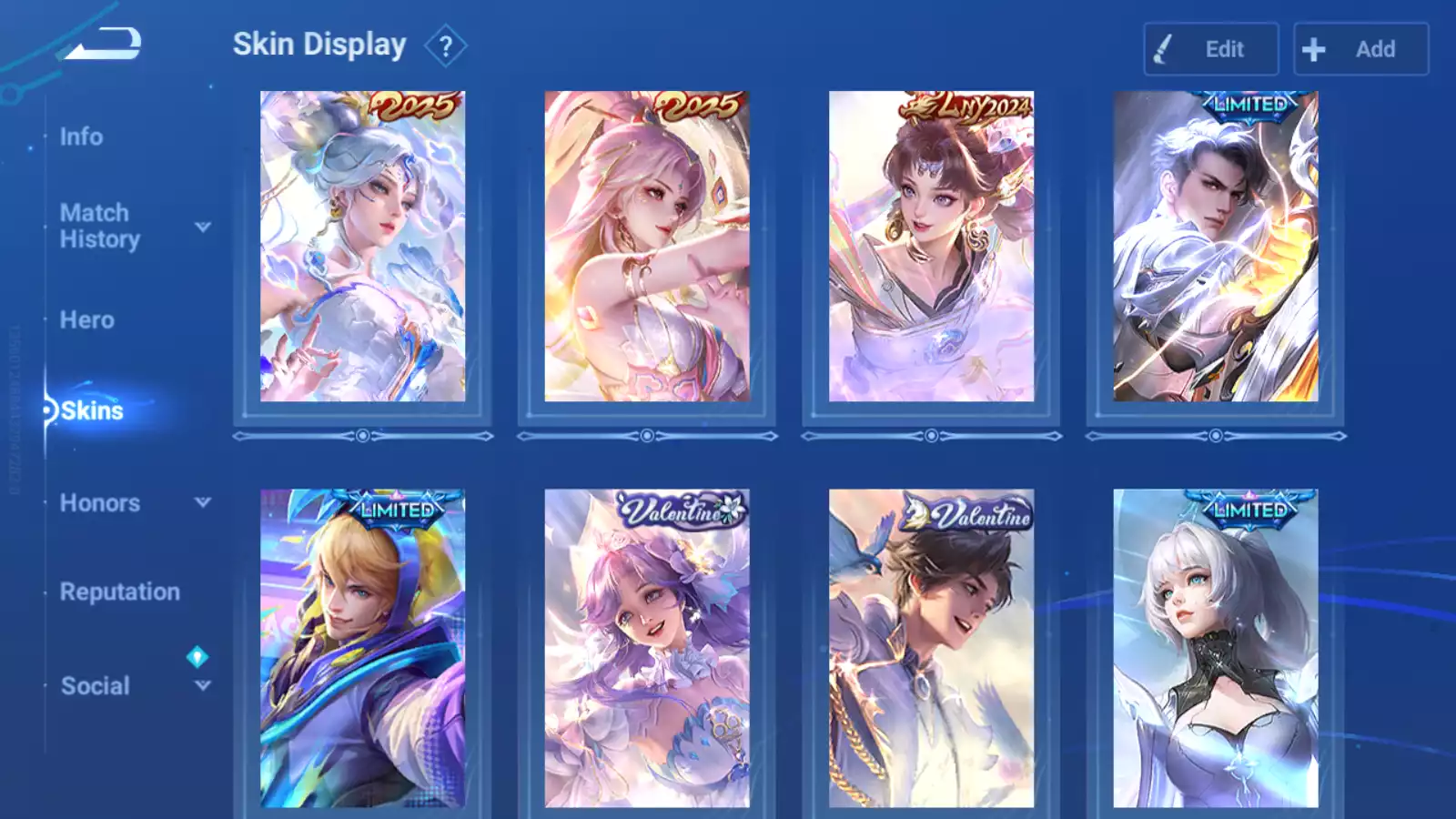Switch to the Reputation tab
Image resolution: width=1456 pixels, height=819 pixels.
tap(119, 591)
